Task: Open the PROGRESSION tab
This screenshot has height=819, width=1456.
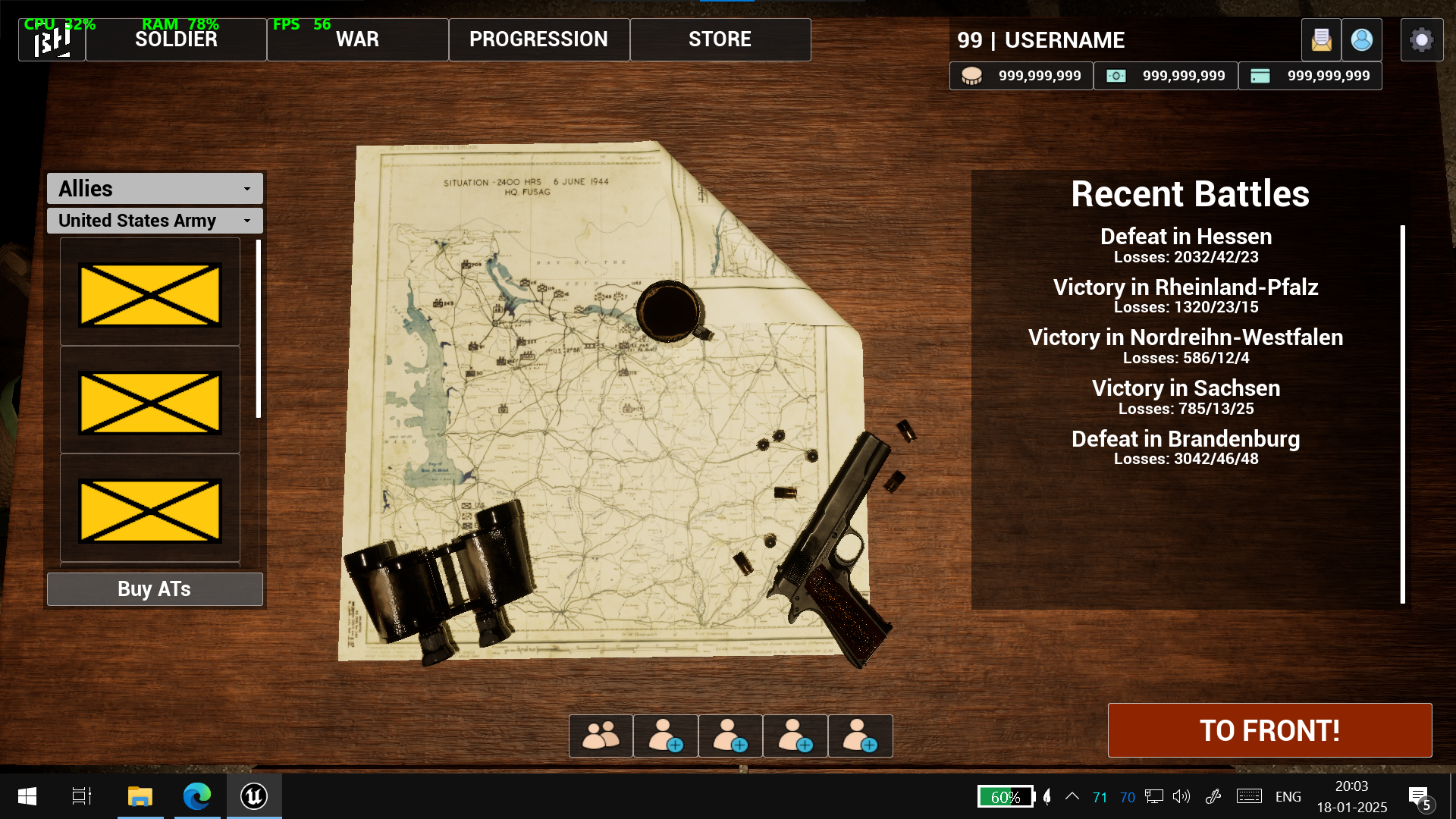Action: click(x=538, y=39)
